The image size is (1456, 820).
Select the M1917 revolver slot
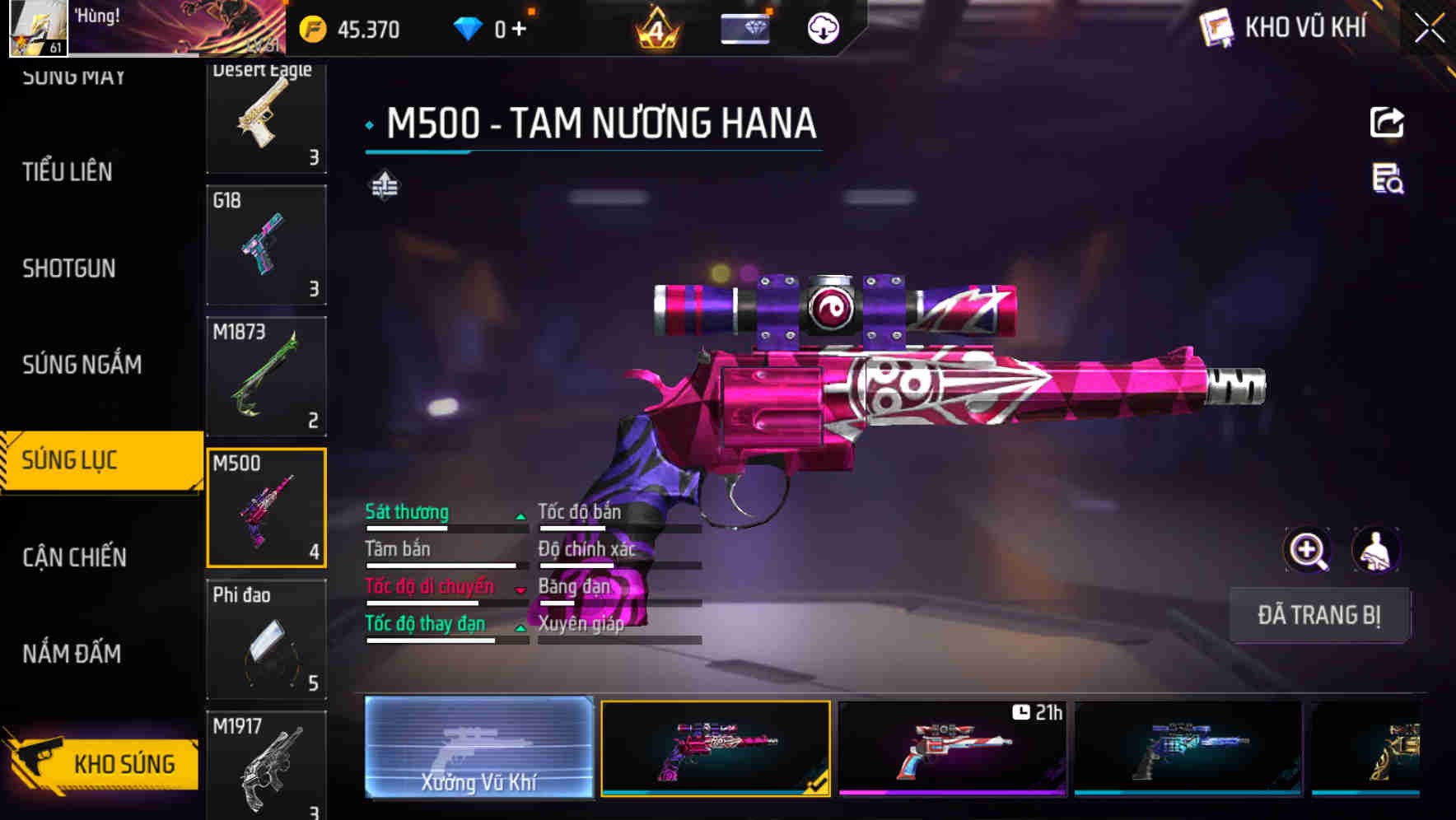(266, 766)
